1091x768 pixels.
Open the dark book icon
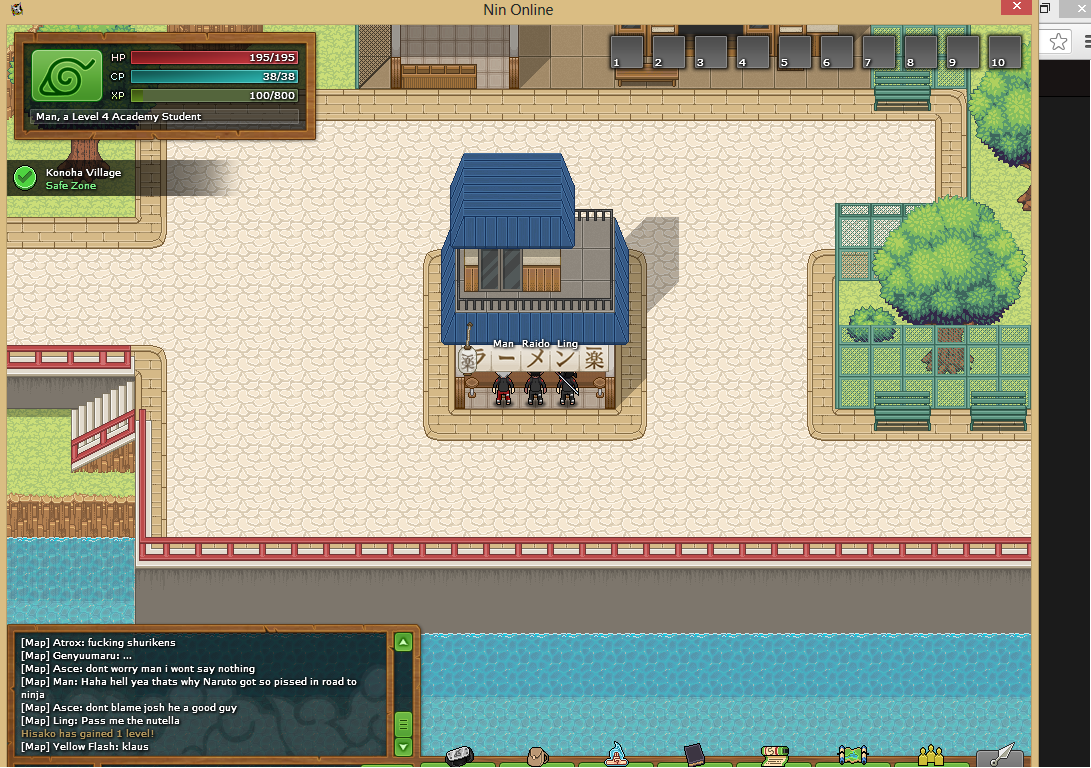point(695,755)
